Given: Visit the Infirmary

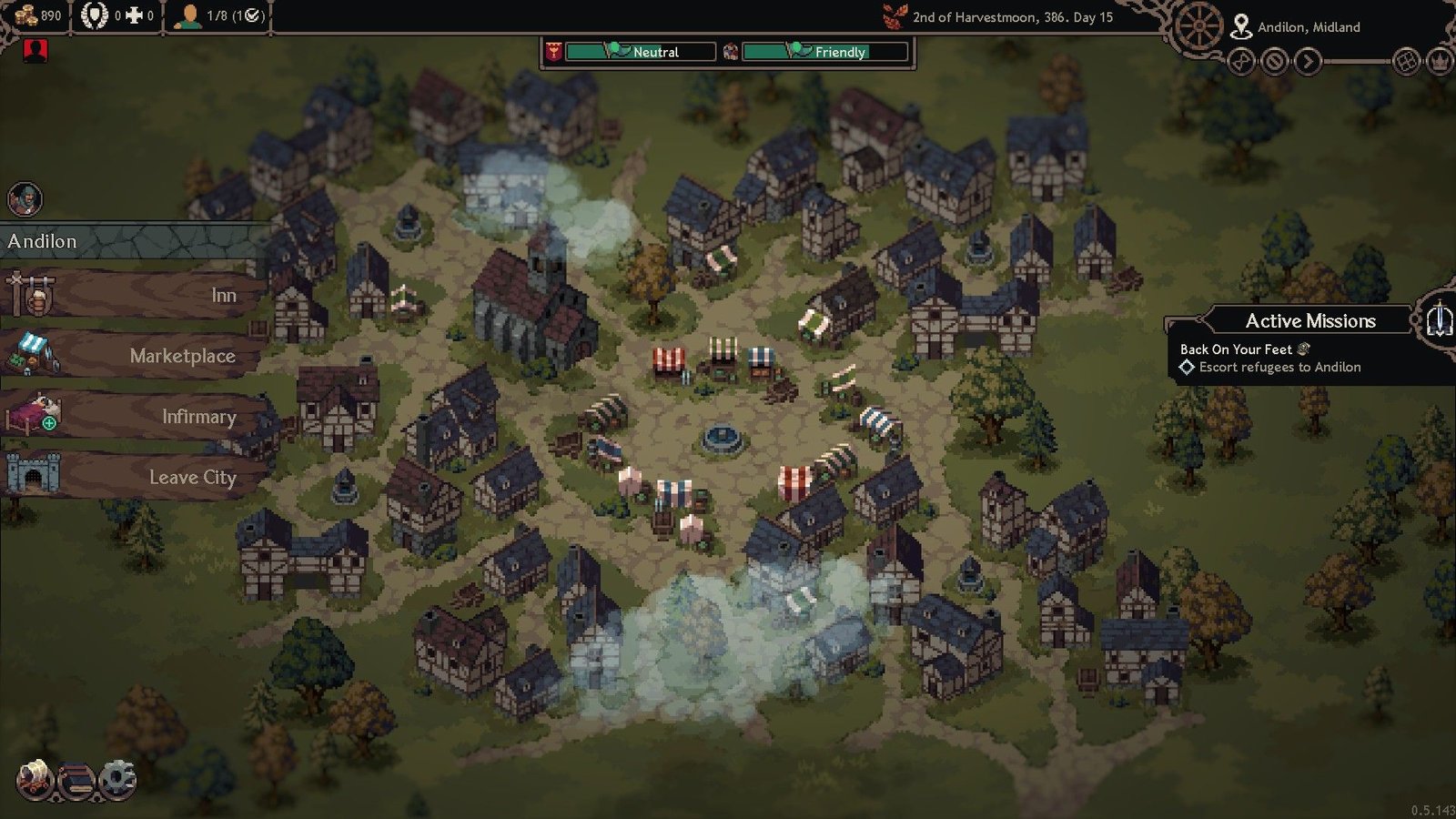Looking at the screenshot, I should (136, 416).
